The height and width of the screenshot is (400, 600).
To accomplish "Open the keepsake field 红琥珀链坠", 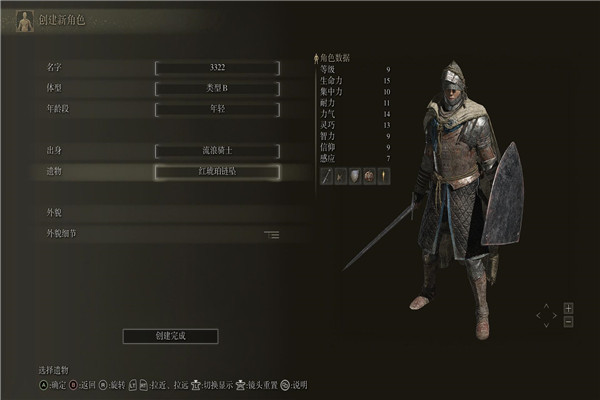I will (x=217, y=172).
